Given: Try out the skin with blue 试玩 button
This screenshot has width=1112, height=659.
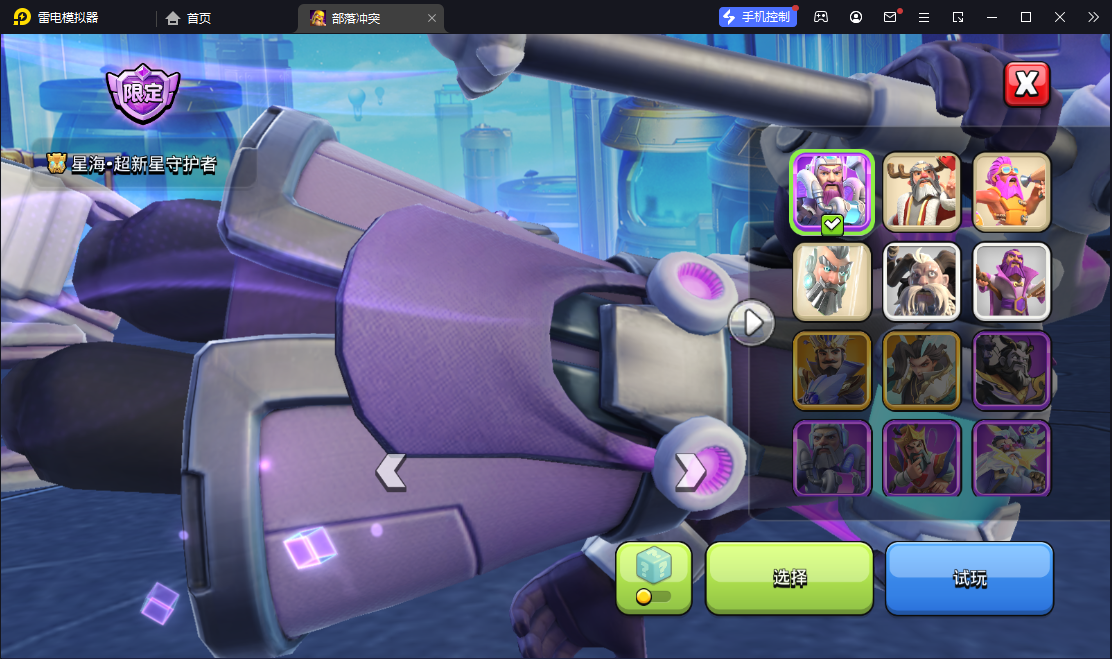Looking at the screenshot, I should [969, 578].
